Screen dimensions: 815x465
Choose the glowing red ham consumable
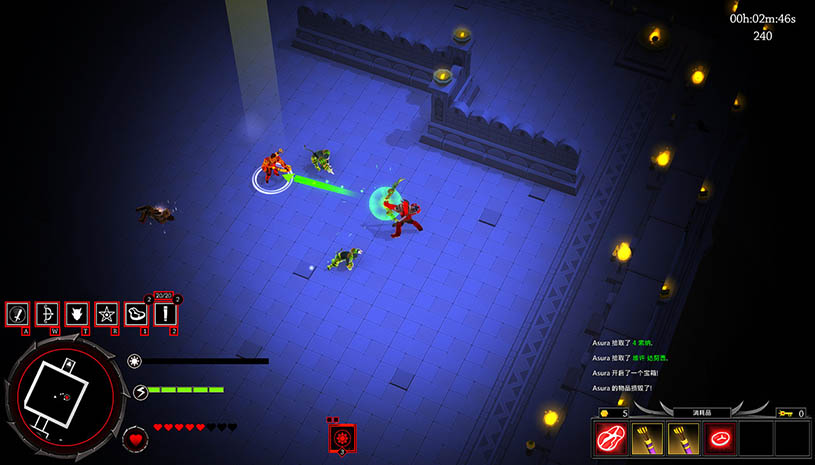(719, 438)
